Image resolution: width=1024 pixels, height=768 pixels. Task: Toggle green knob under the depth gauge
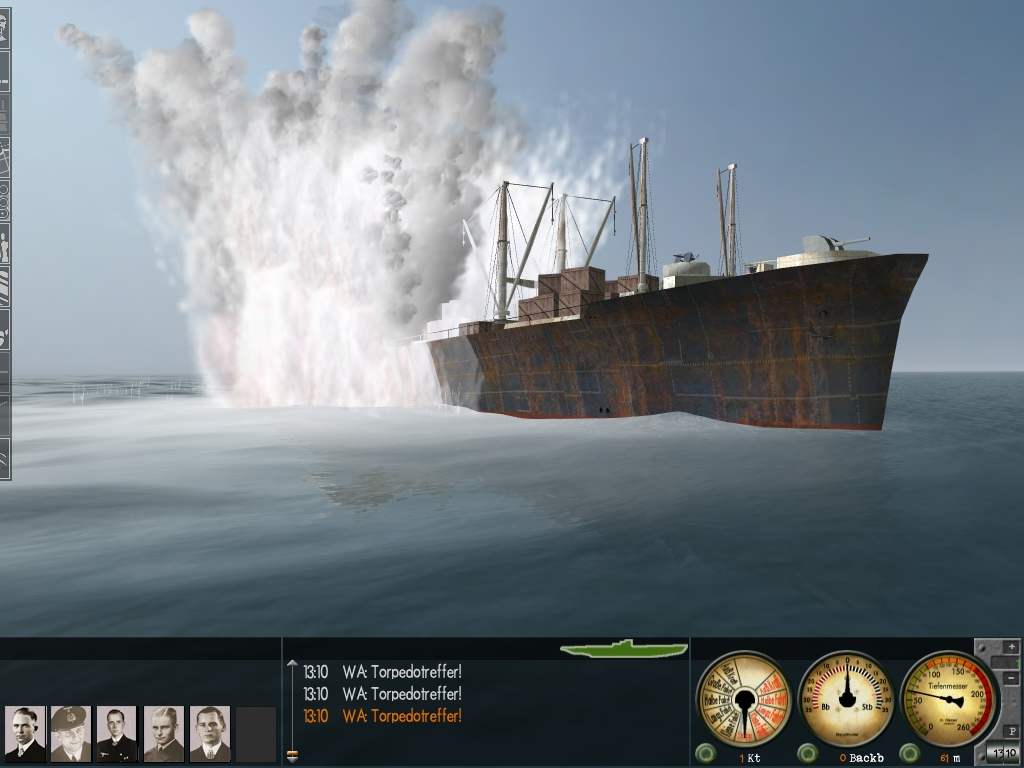click(x=909, y=753)
